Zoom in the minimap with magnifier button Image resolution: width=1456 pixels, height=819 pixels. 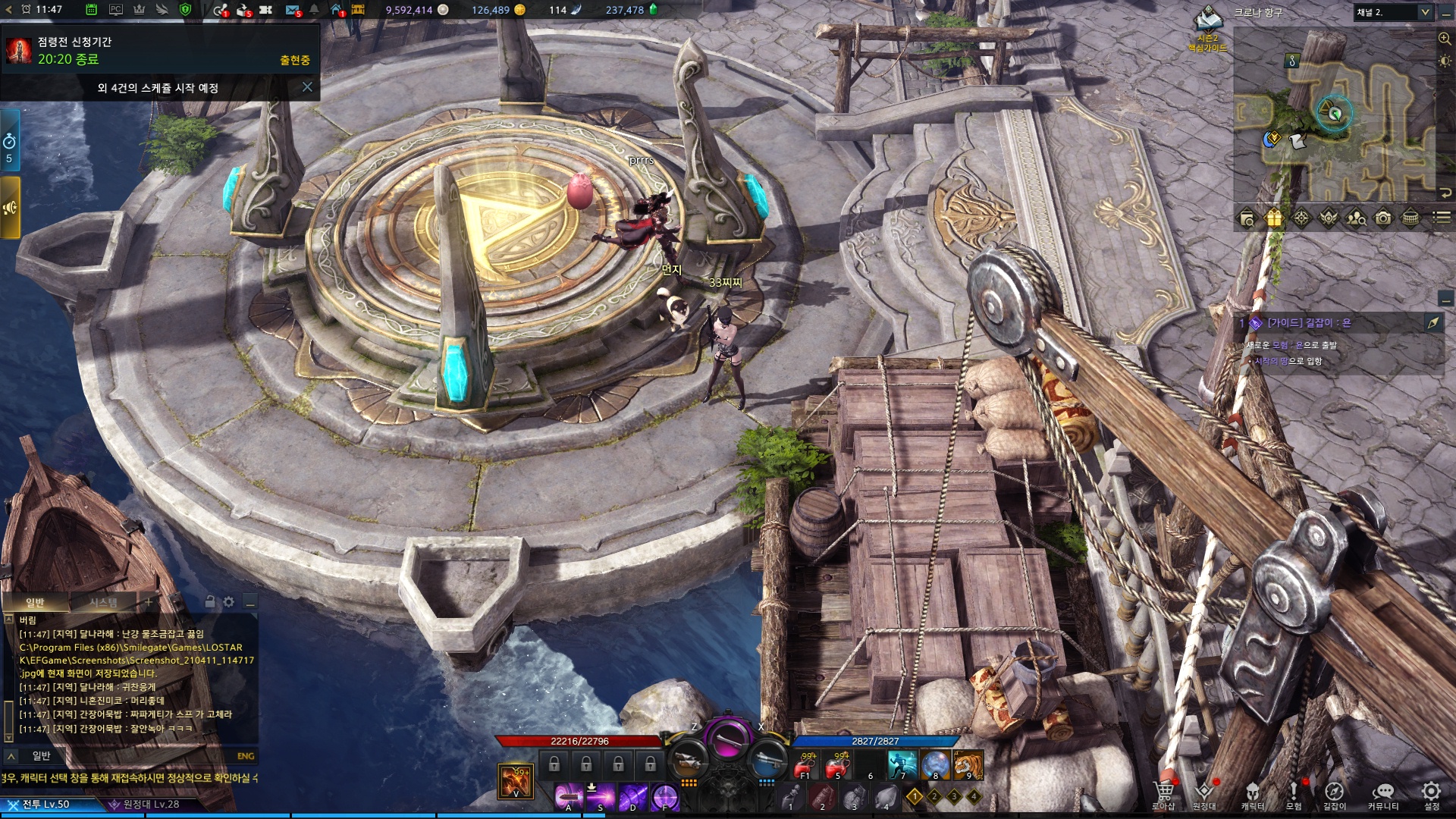click(x=1445, y=39)
